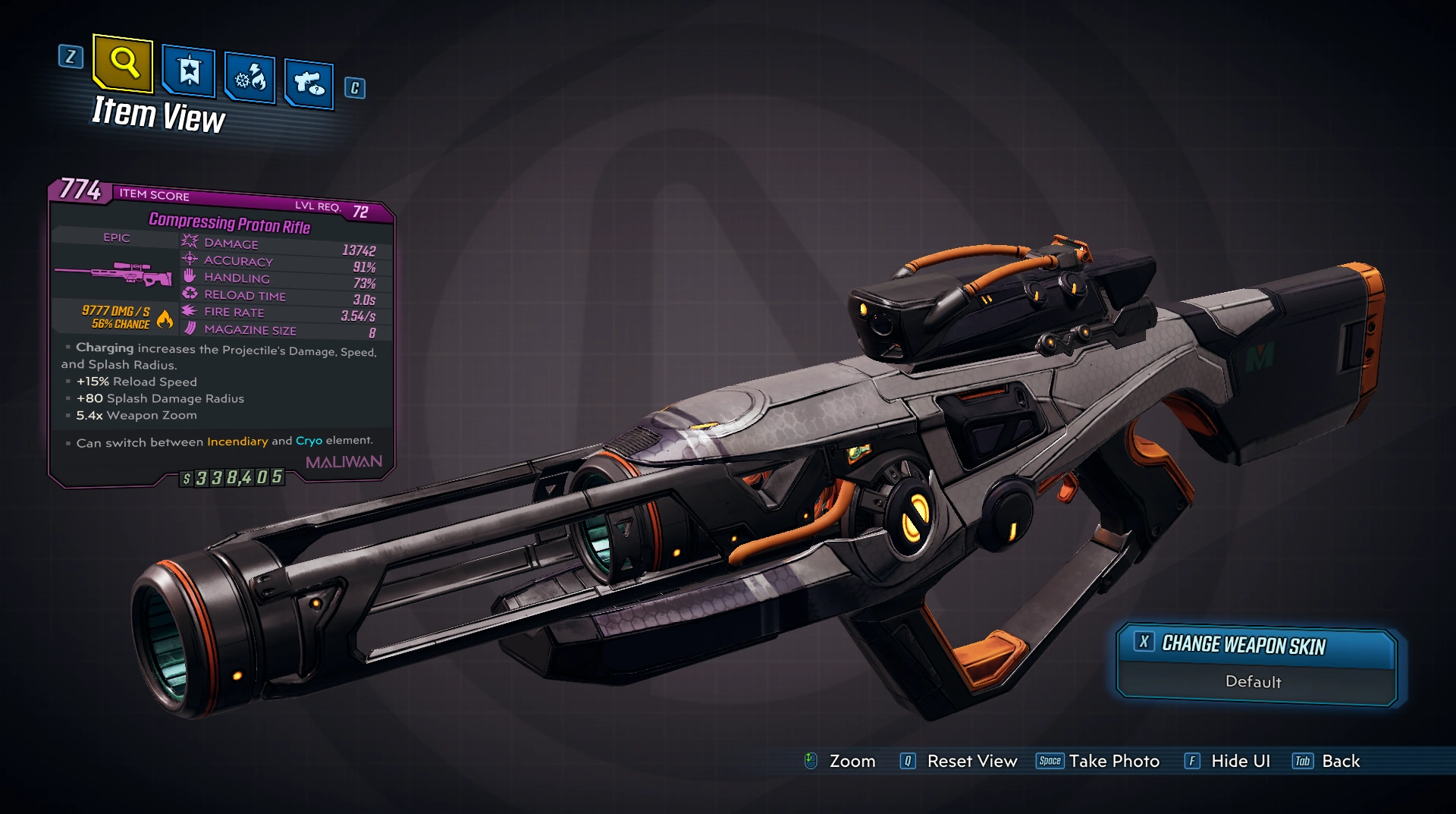Select the magnifying glass Item View tab
Viewport: 1456px width, 814px height.
pos(123,62)
